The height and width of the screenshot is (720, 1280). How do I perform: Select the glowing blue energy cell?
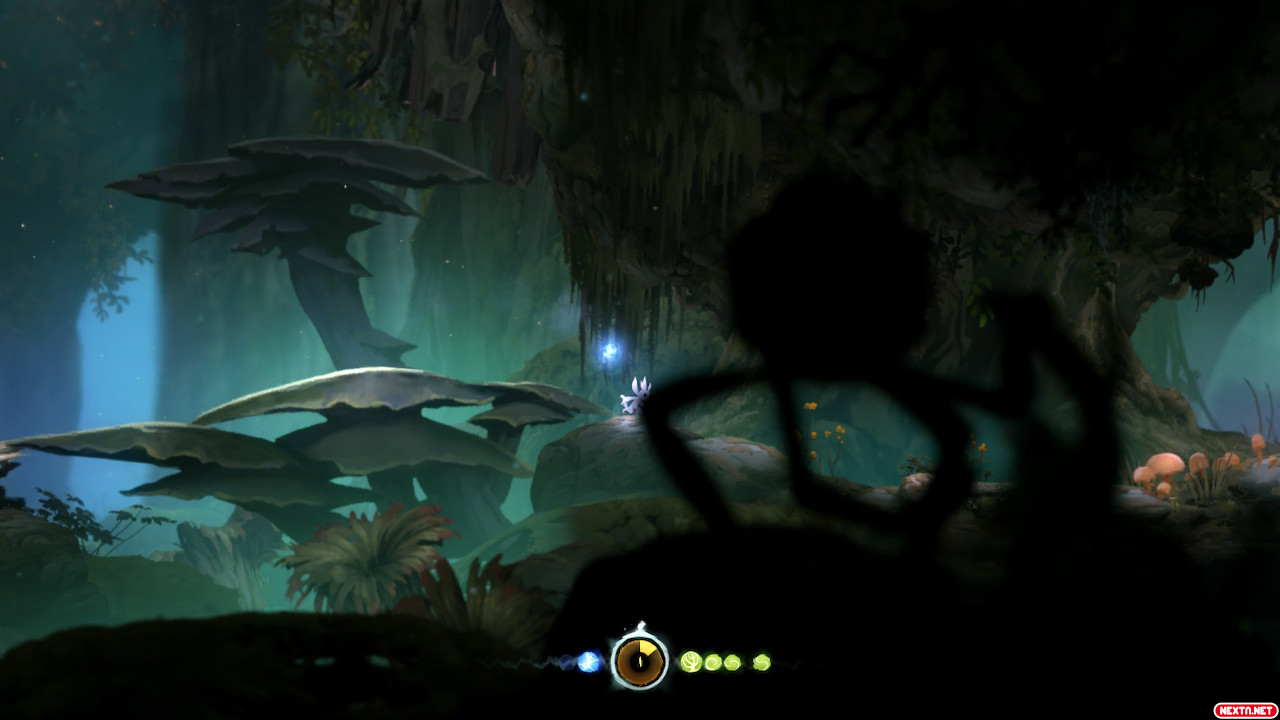590,661
